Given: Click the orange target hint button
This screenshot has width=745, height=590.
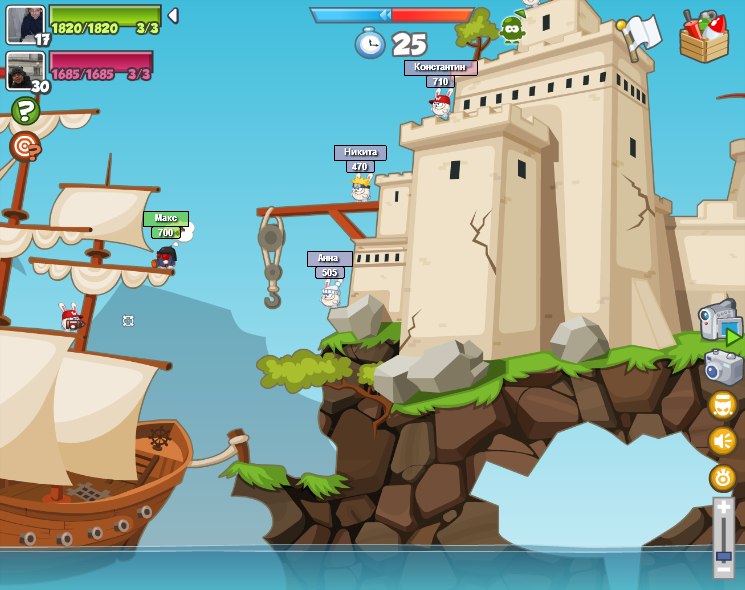Looking at the screenshot, I should pos(25,146).
